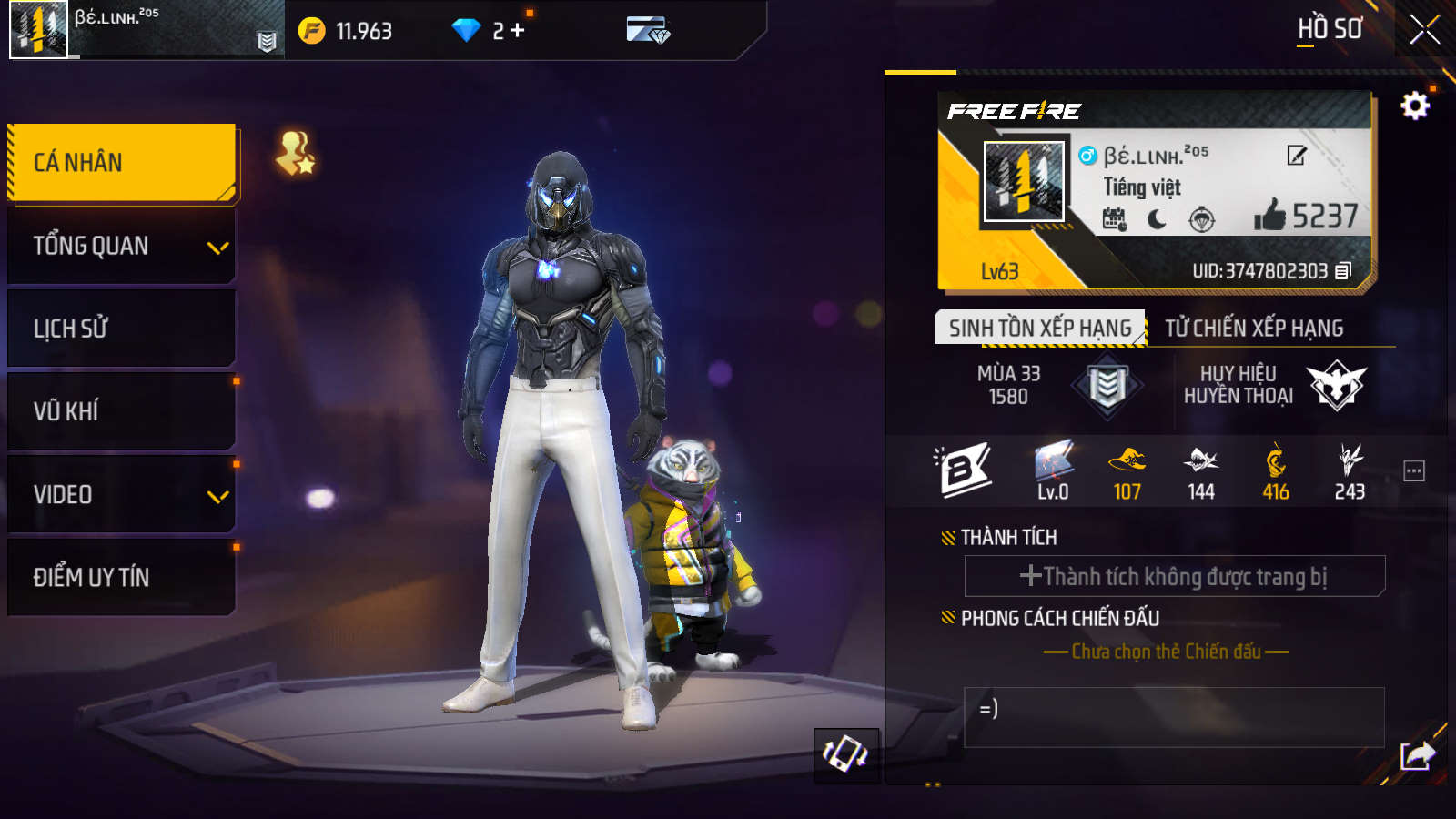The width and height of the screenshot is (1456, 819).
Task: Edit the player name with pencil icon
Action: [x=1297, y=156]
